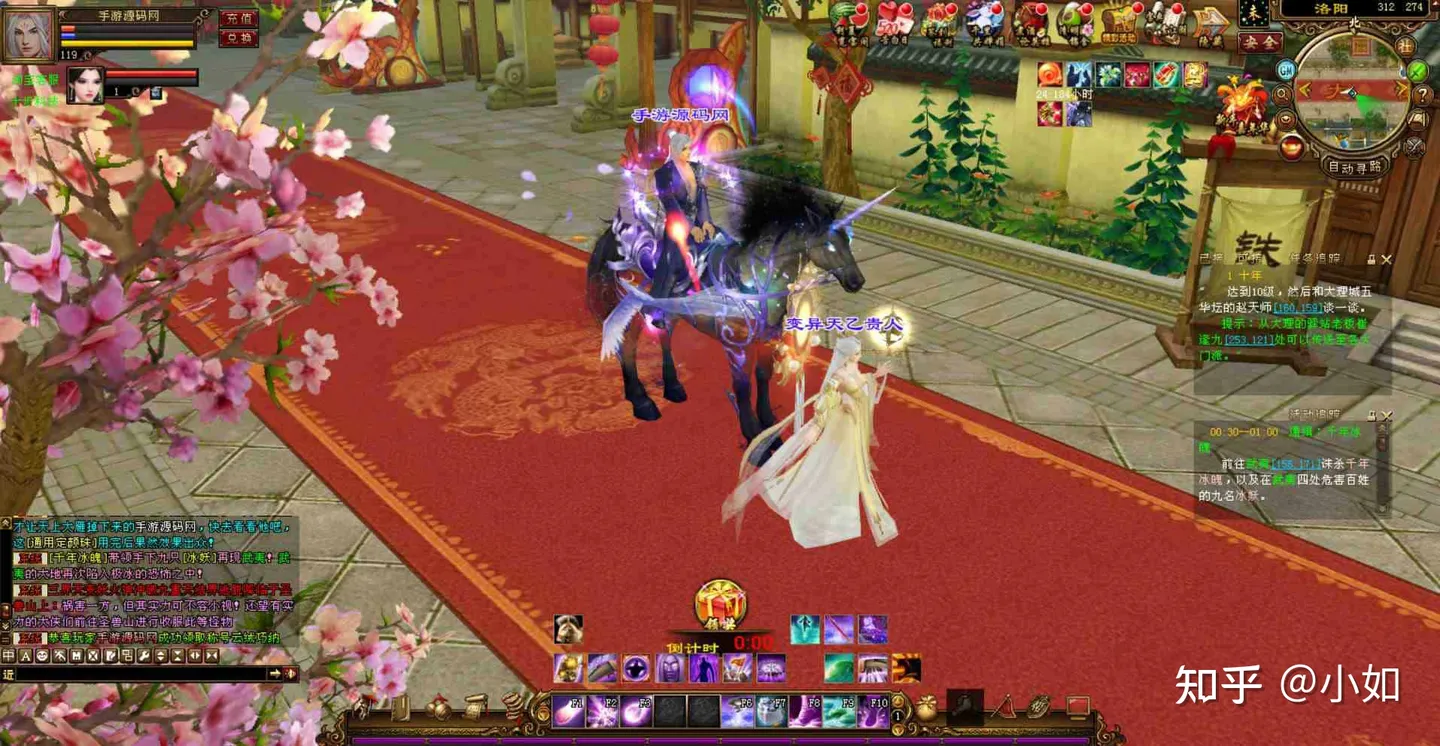Activate the F1 skill slot
Screen dimensions: 1440x746
point(570,711)
